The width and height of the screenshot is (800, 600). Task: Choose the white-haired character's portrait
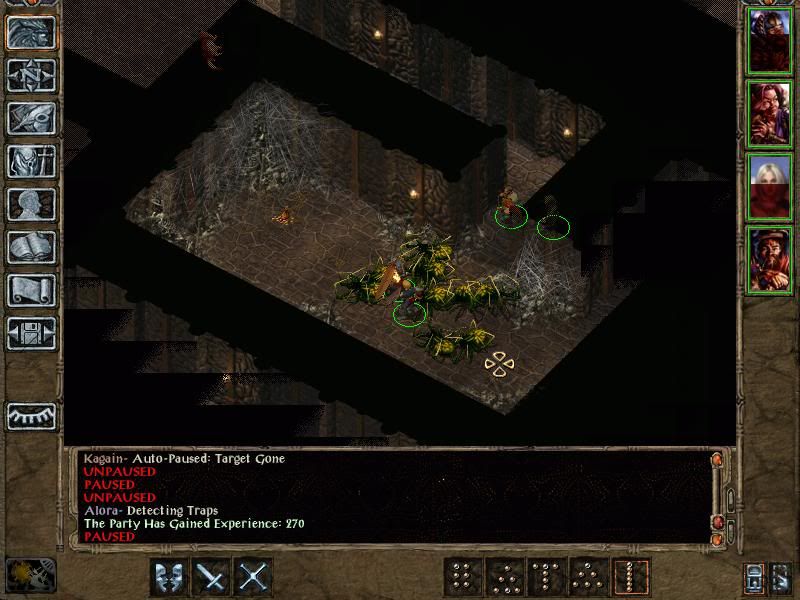click(x=770, y=187)
